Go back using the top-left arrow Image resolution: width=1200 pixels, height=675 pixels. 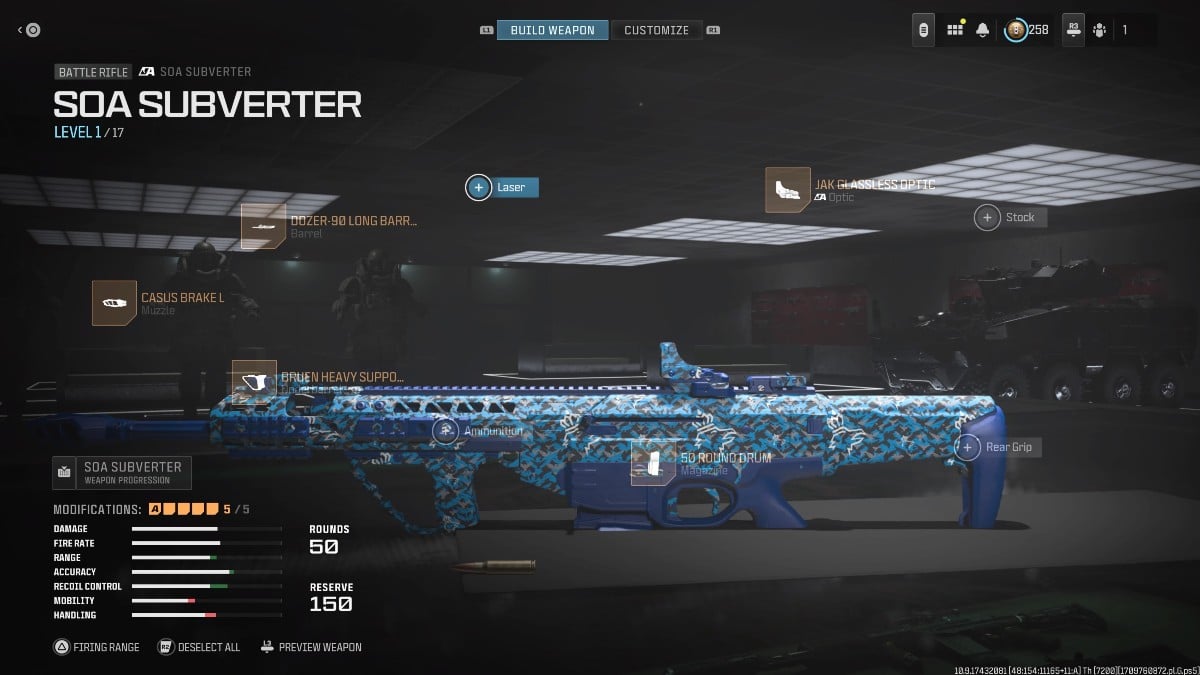[29, 30]
